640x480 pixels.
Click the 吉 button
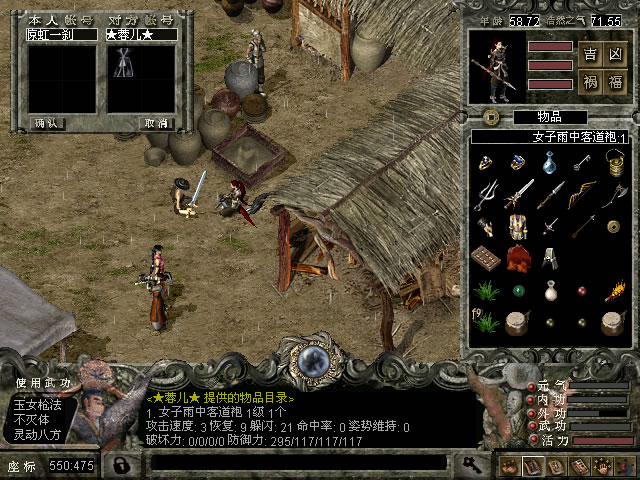click(x=589, y=53)
